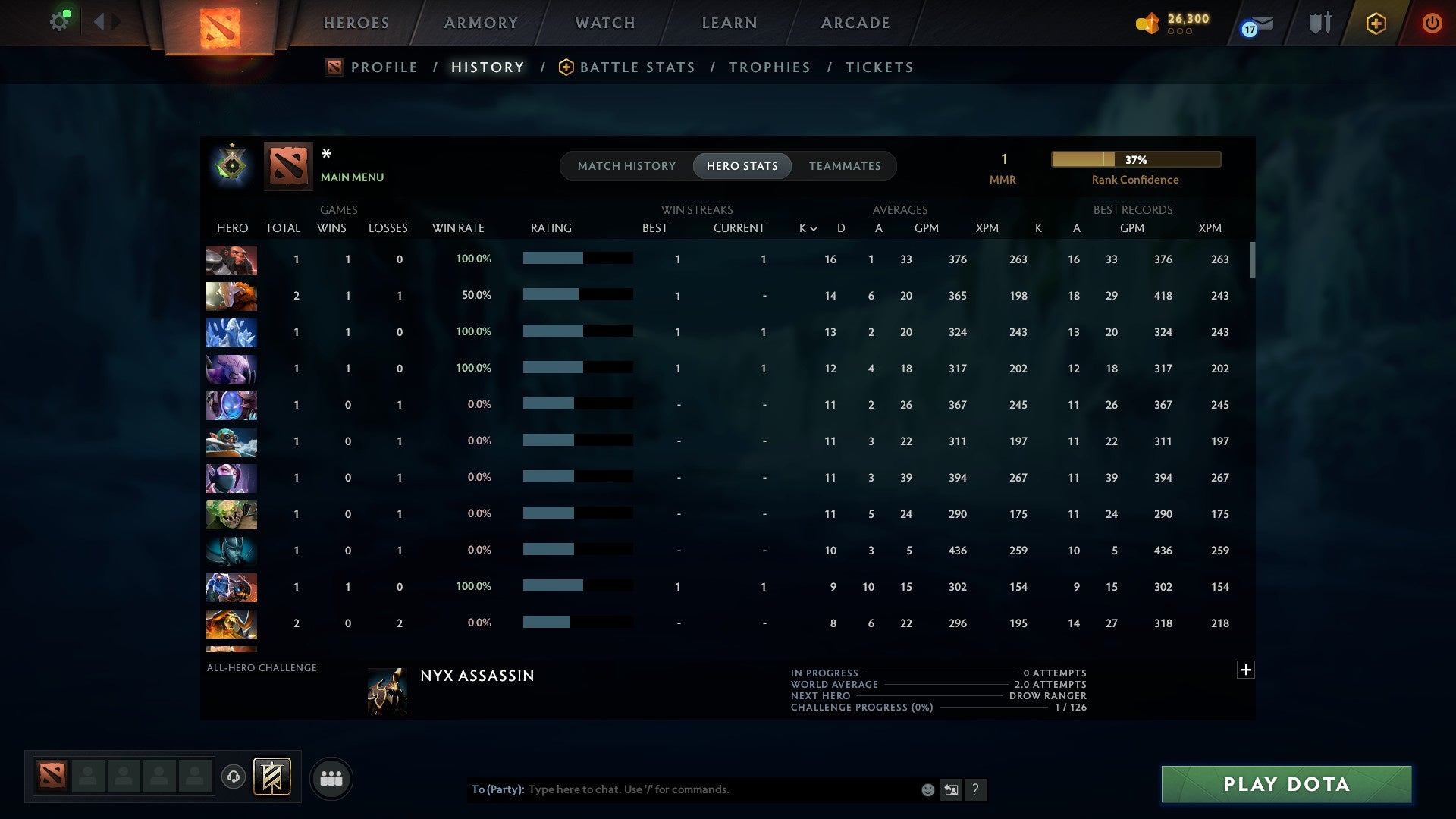The width and height of the screenshot is (1456, 819).
Task: Toggle voice chat headset icon
Action: point(234,777)
